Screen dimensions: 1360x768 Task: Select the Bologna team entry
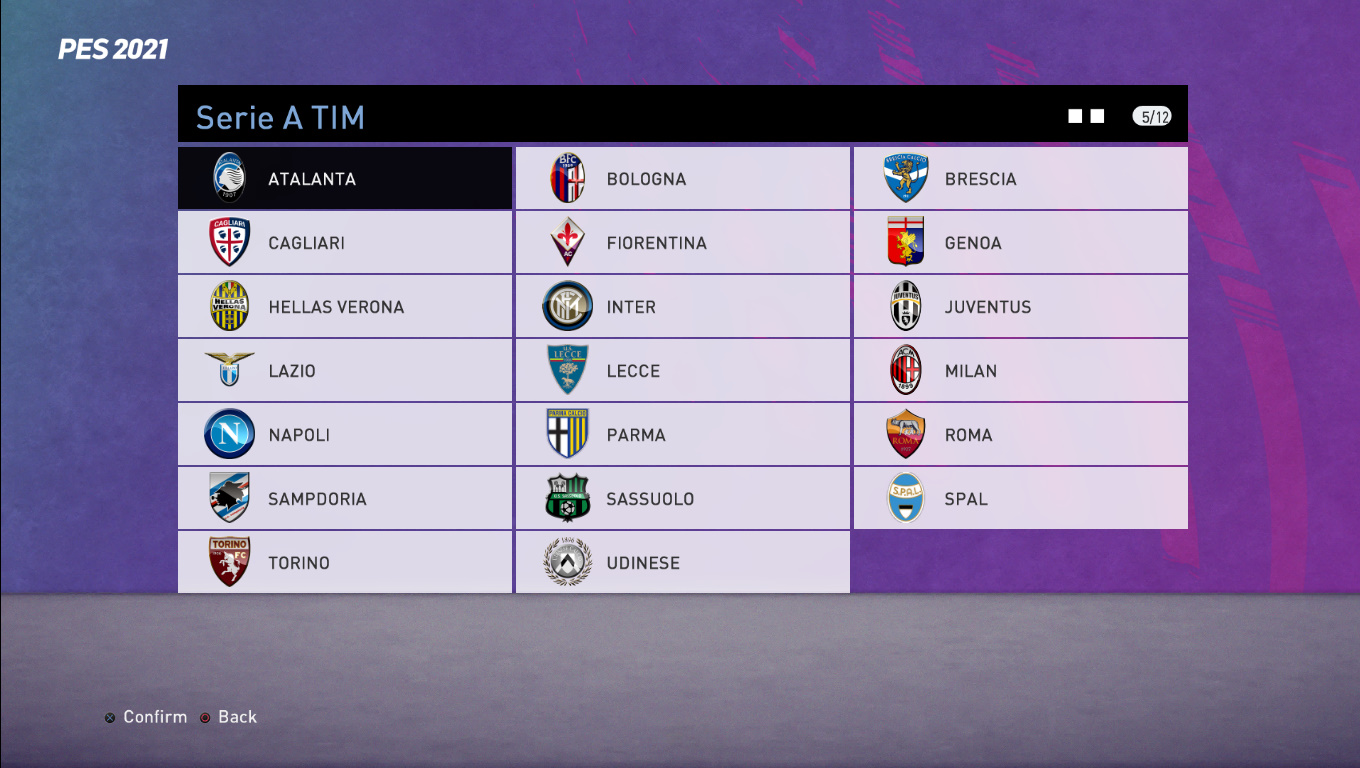(681, 178)
